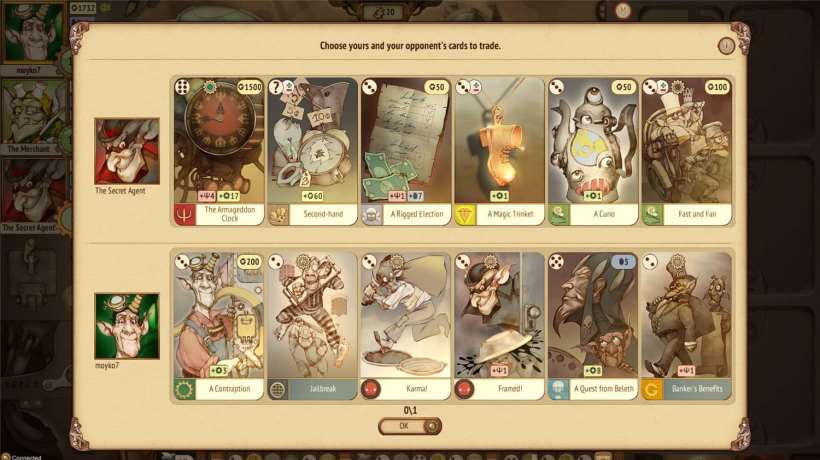The width and height of the screenshot is (820, 460).
Task: Choose the Second-hand card
Action: click(x=311, y=150)
